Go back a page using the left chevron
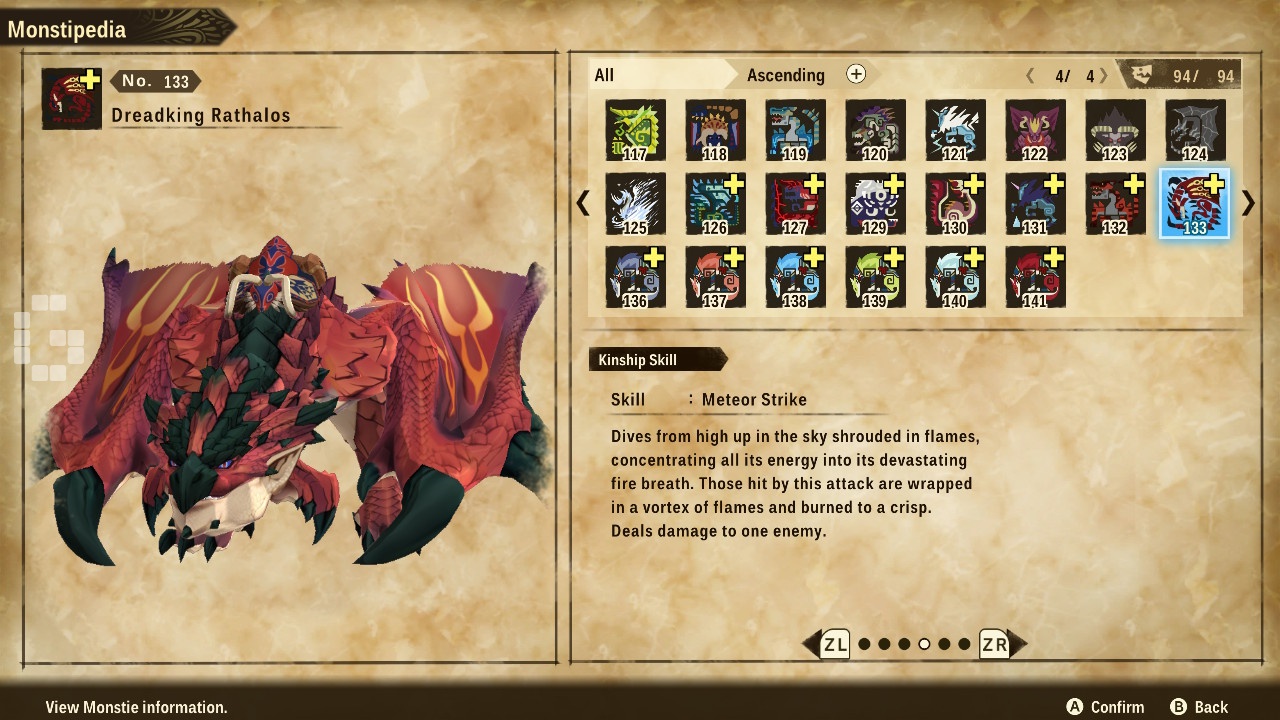1280x720 pixels. click(x=584, y=203)
